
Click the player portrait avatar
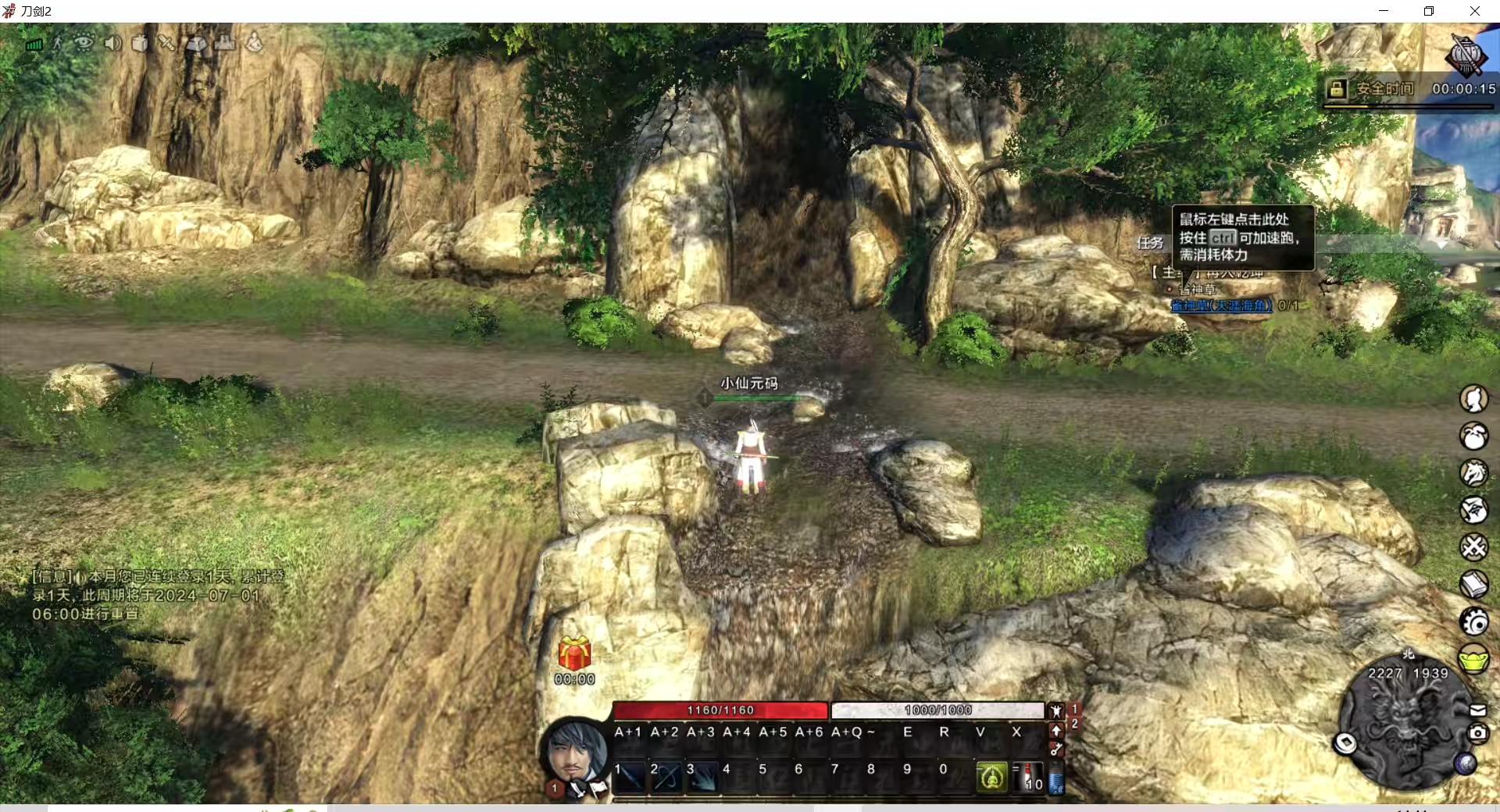click(x=576, y=751)
